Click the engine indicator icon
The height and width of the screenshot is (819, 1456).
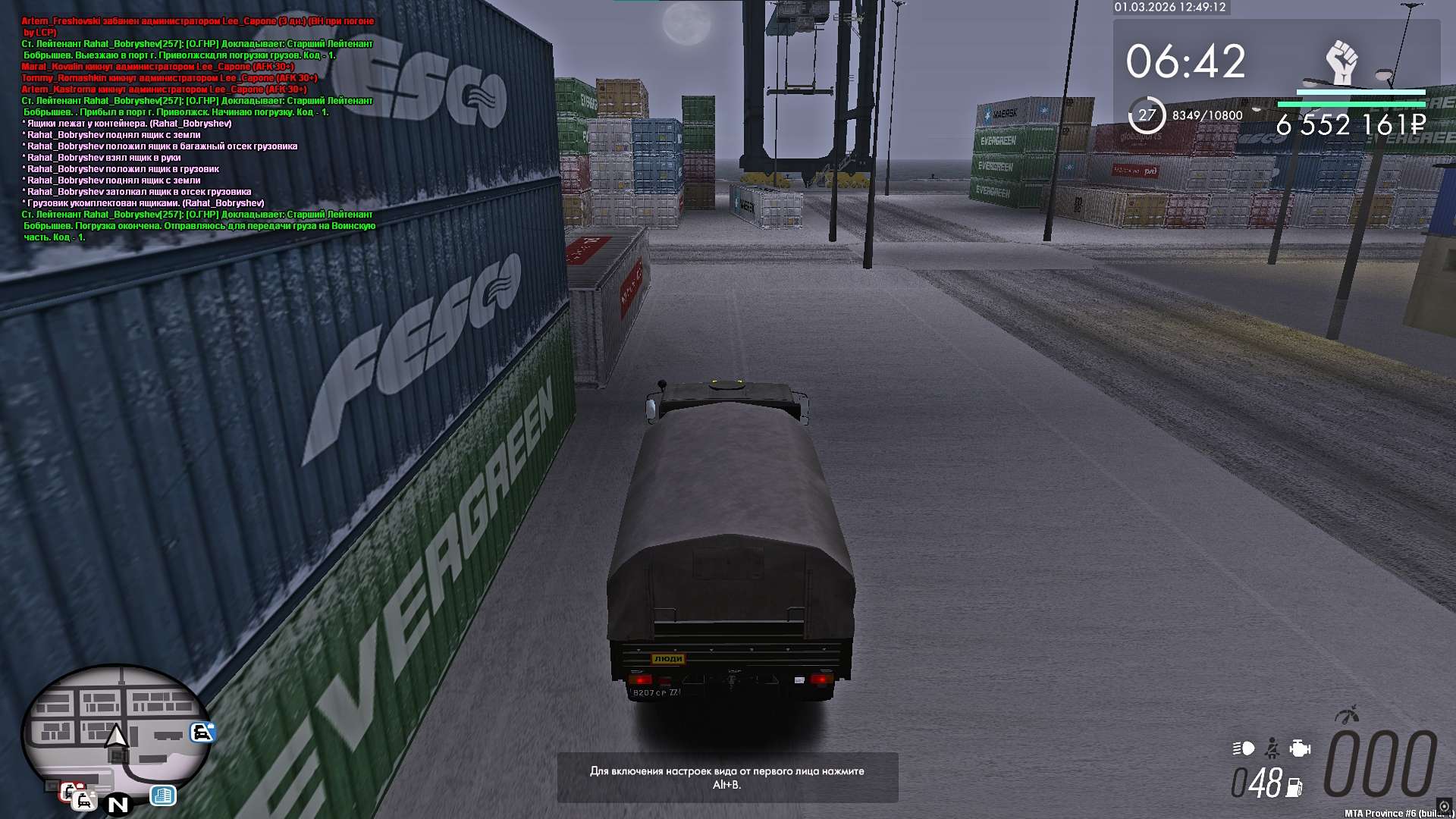tap(1300, 749)
